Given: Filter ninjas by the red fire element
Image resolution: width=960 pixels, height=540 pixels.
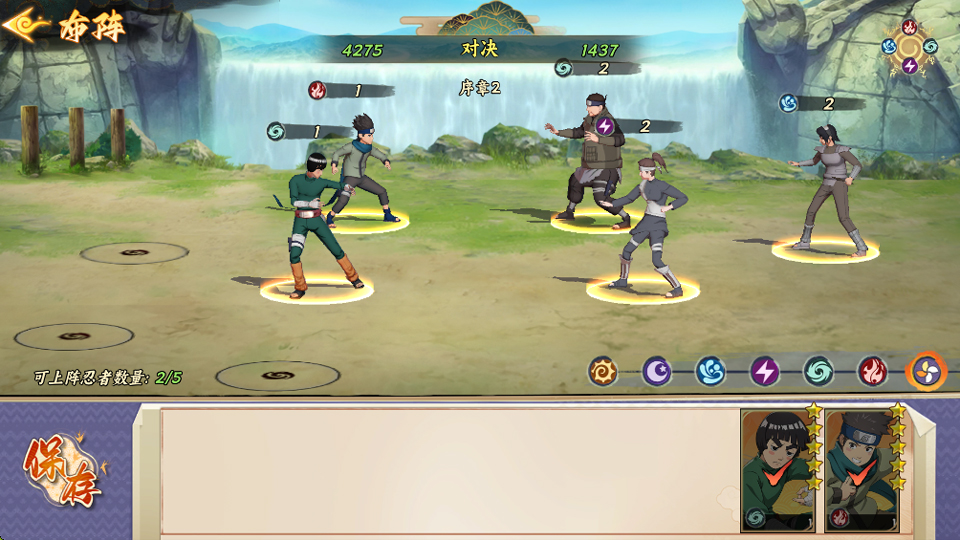Looking at the screenshot, I should point(872,371).
